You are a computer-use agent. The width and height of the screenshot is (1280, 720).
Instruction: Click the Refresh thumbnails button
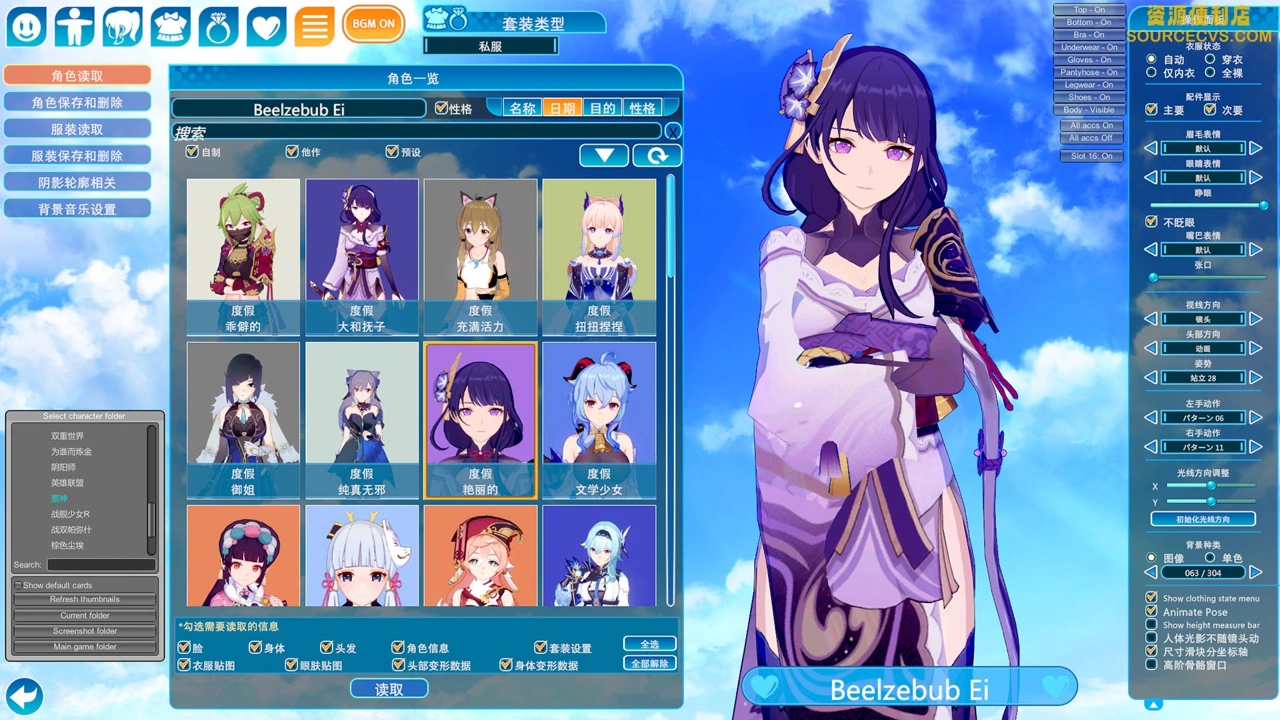85,599
